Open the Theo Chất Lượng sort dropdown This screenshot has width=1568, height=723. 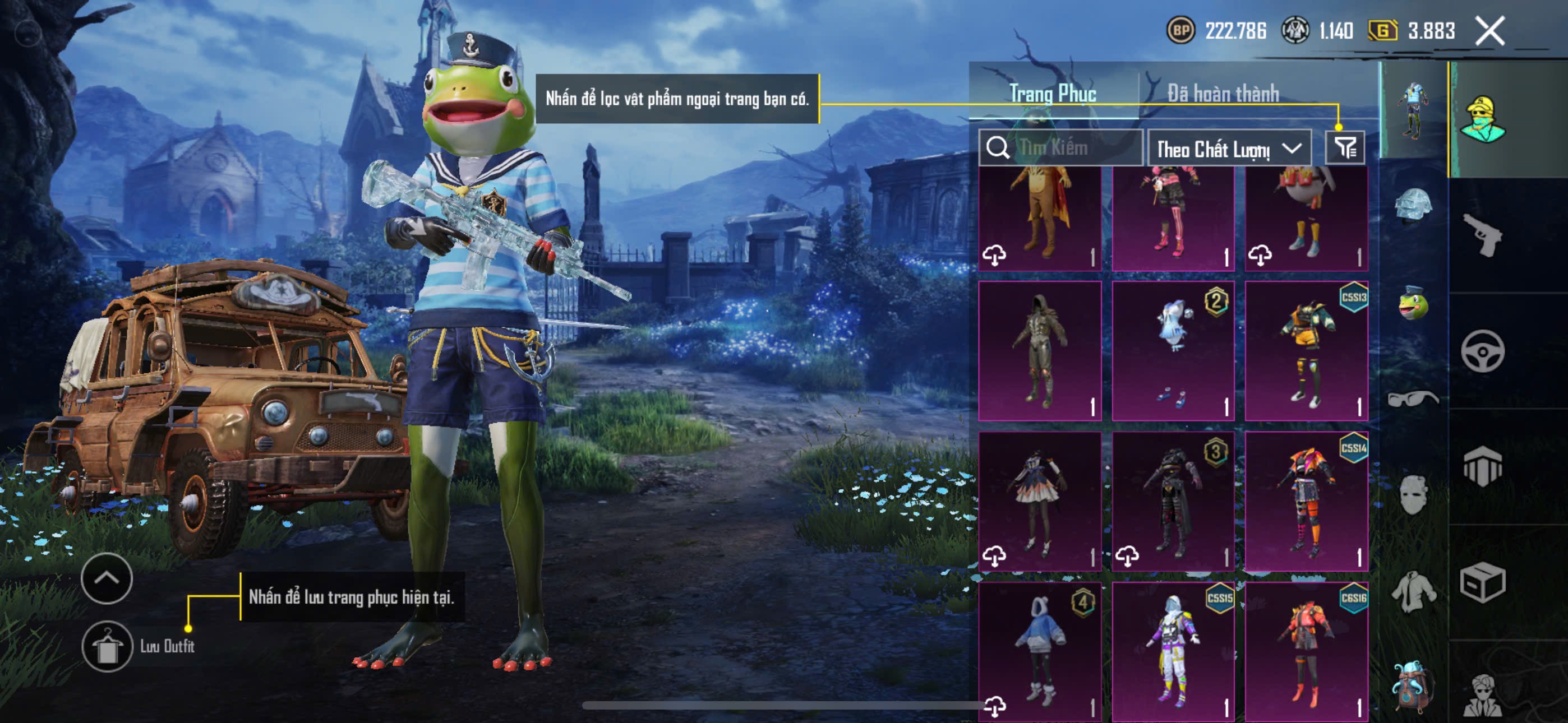[x=1228, y=149]
